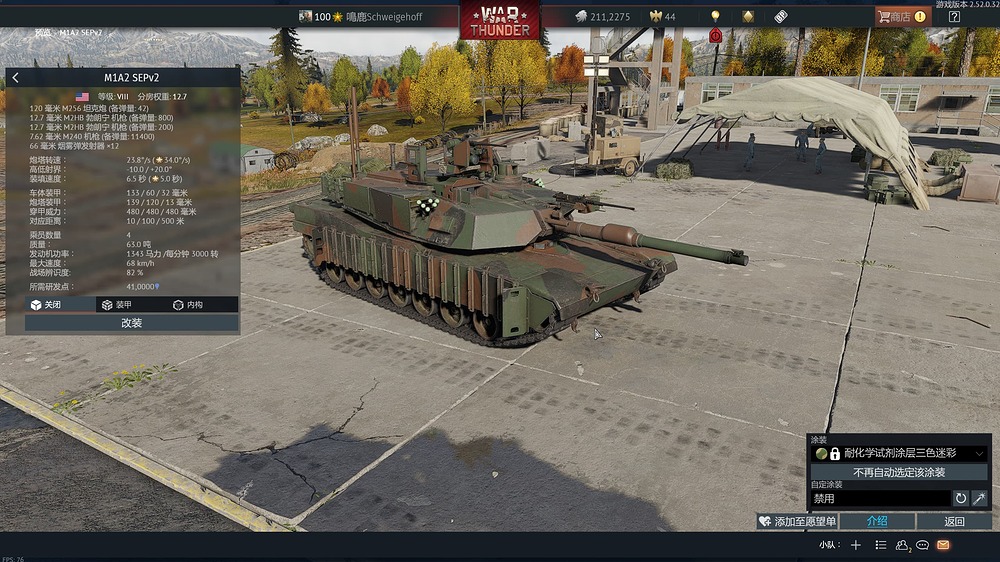Click the BP battle pass ticket icon
Screen dimensions: 1000x562
[x=781, y=16]
